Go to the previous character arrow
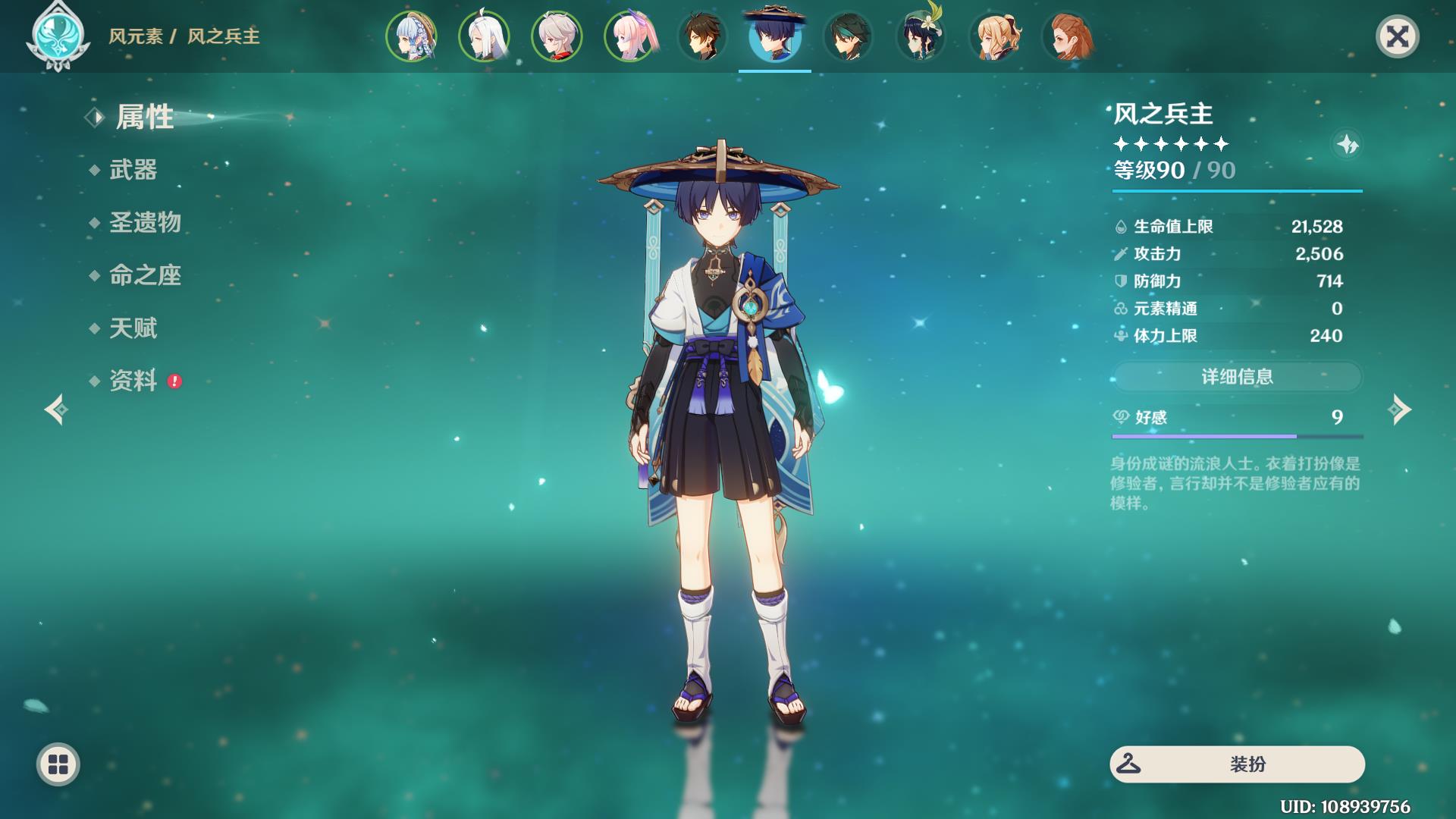1456x819 pixels. coord(56,409)
